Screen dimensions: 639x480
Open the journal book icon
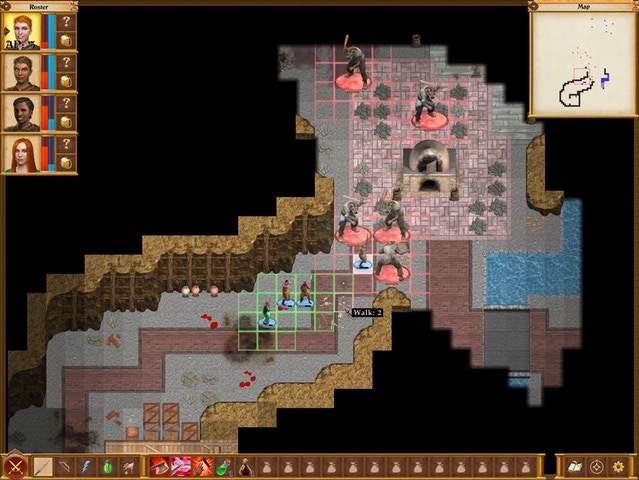point(575,466)
